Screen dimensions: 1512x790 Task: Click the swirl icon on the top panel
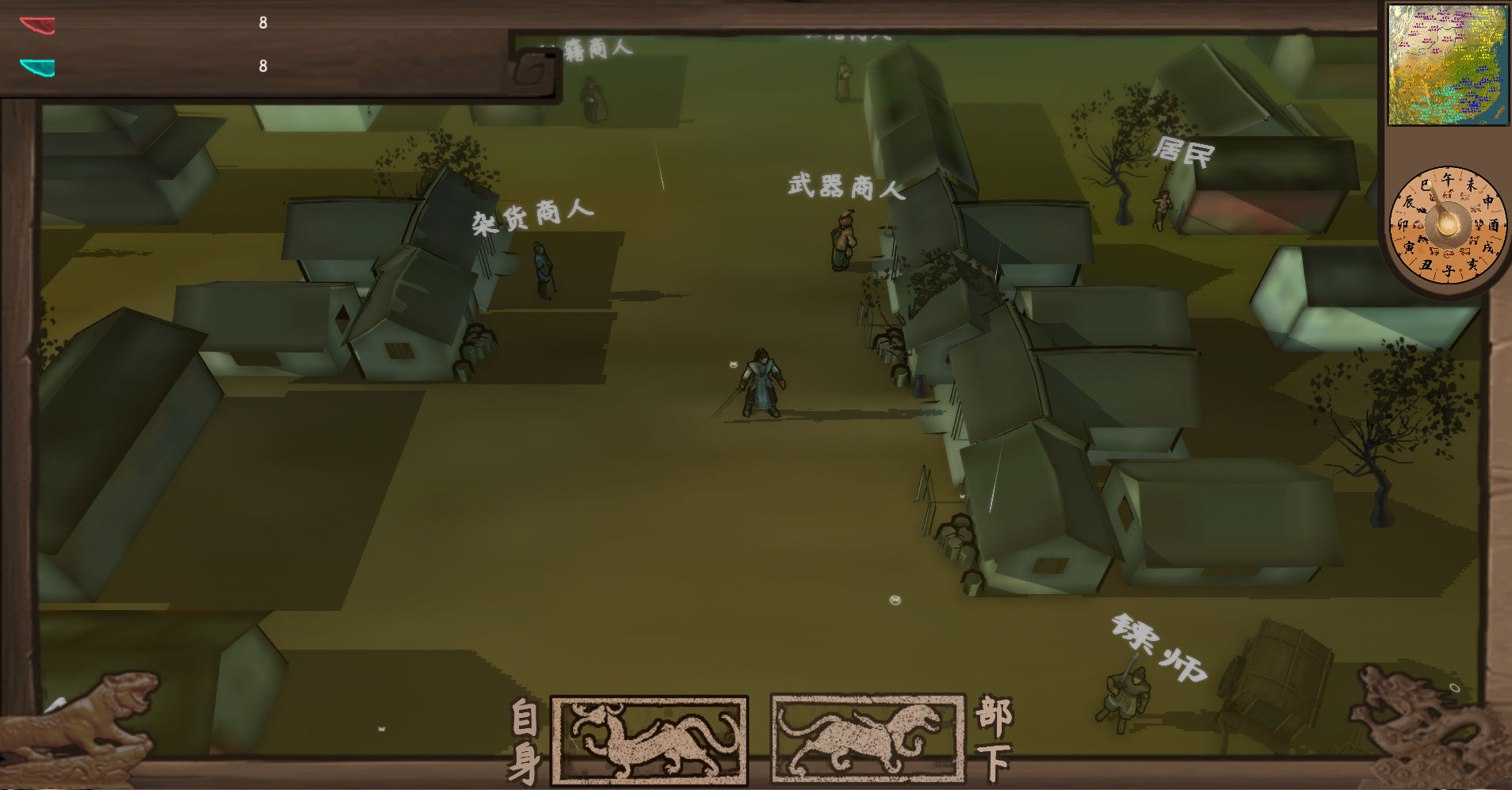point(533,71)
